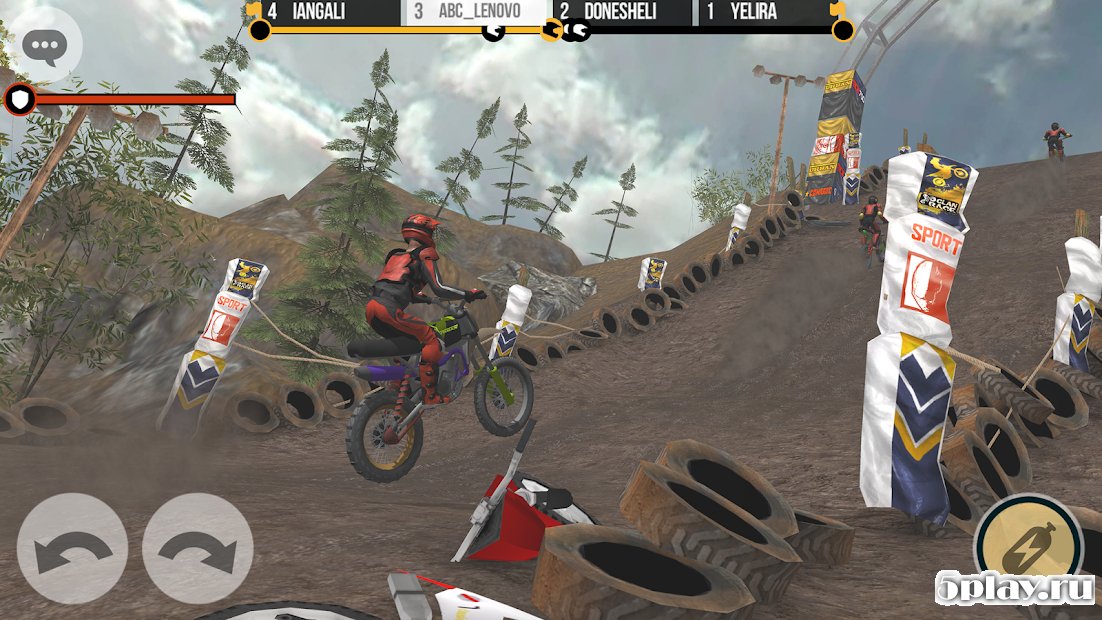This screenshot has width=1102, height=620.
Task: Select DONESHELI in the position bar
Action: coord(622,13)
